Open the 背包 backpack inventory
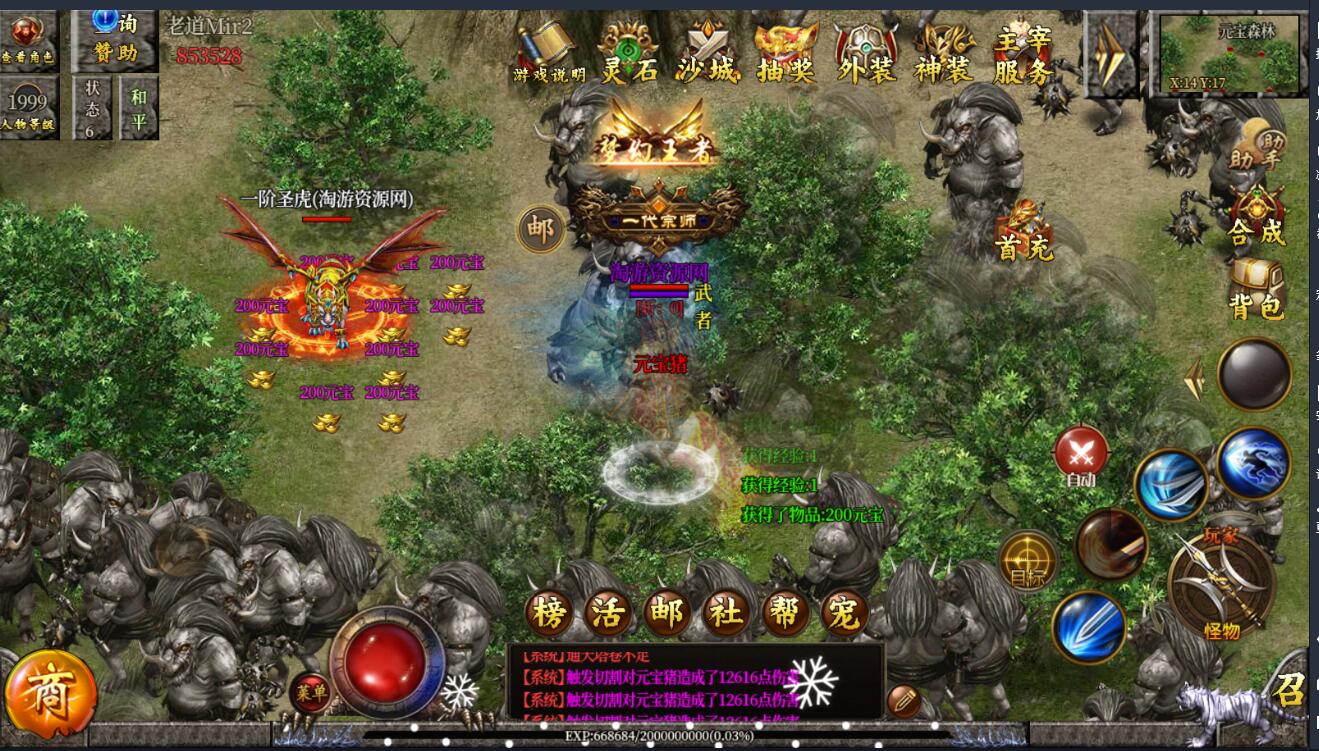This screenshot has height=751, width=1319. pyautogui.click(x=1257, y=290)
